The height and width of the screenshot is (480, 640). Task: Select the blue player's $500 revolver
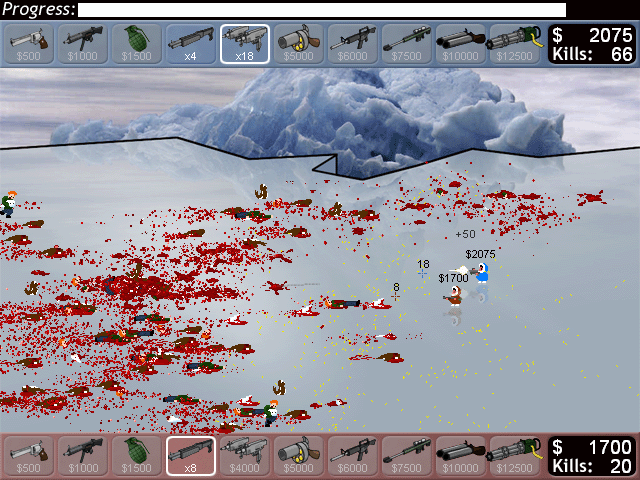(30, 45)
